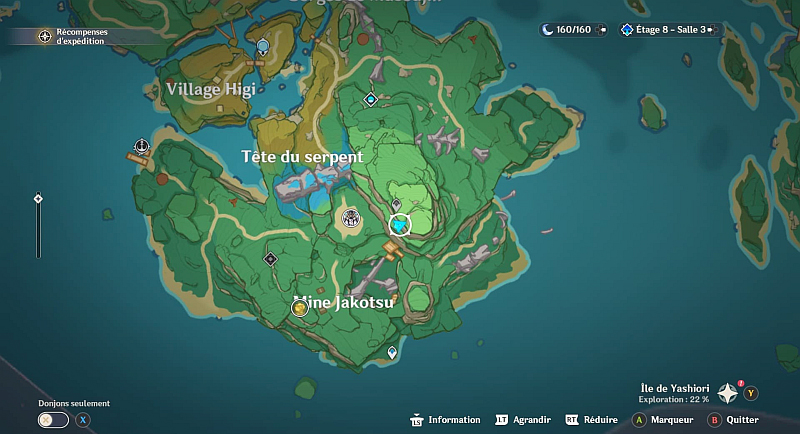Click the dark diamond marker west of Mine Jakotsu
Screen dimensions: 800x434
pyautogui.click(x=270, y=259)
